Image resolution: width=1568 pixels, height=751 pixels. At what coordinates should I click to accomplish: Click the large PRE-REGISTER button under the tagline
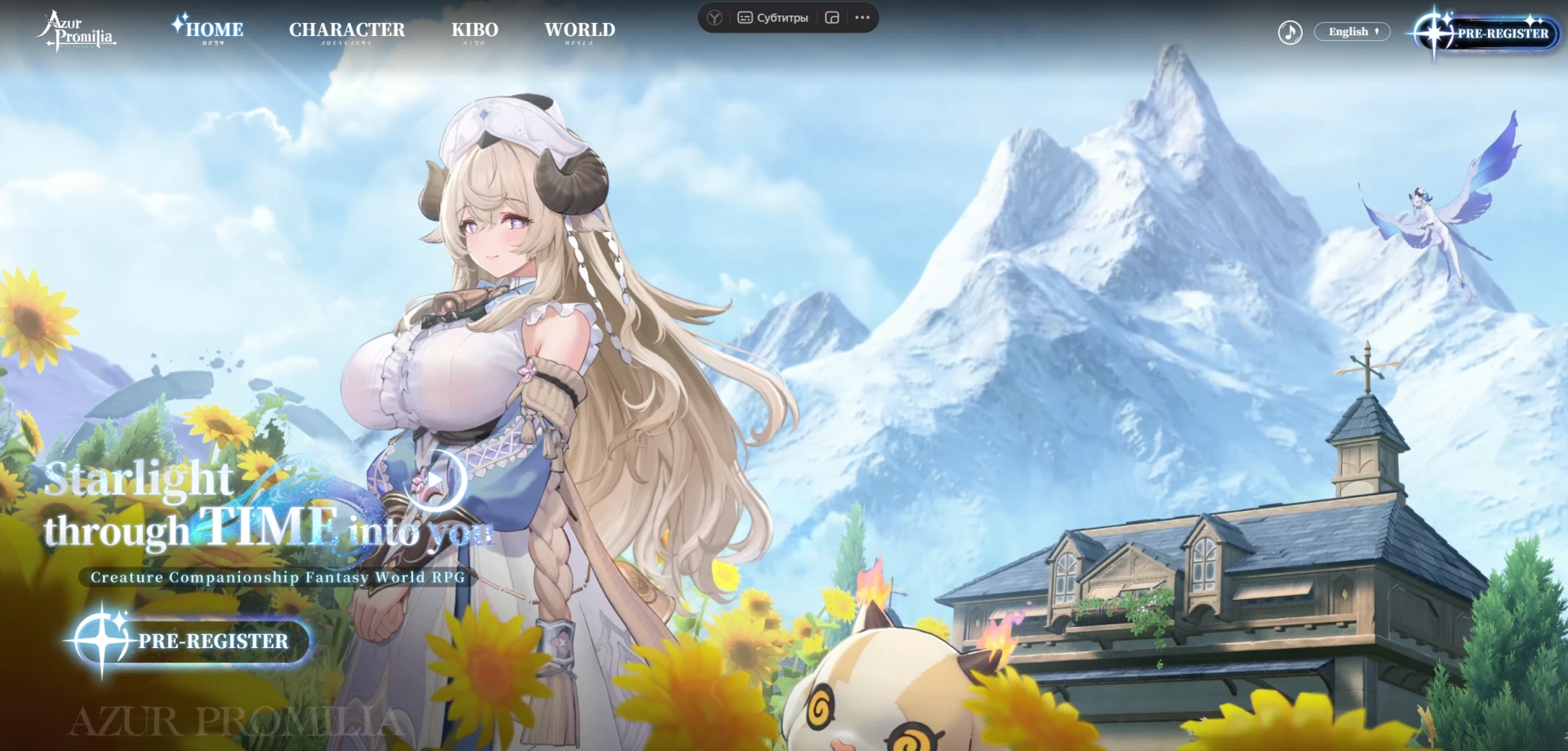(x=193, y=641)
